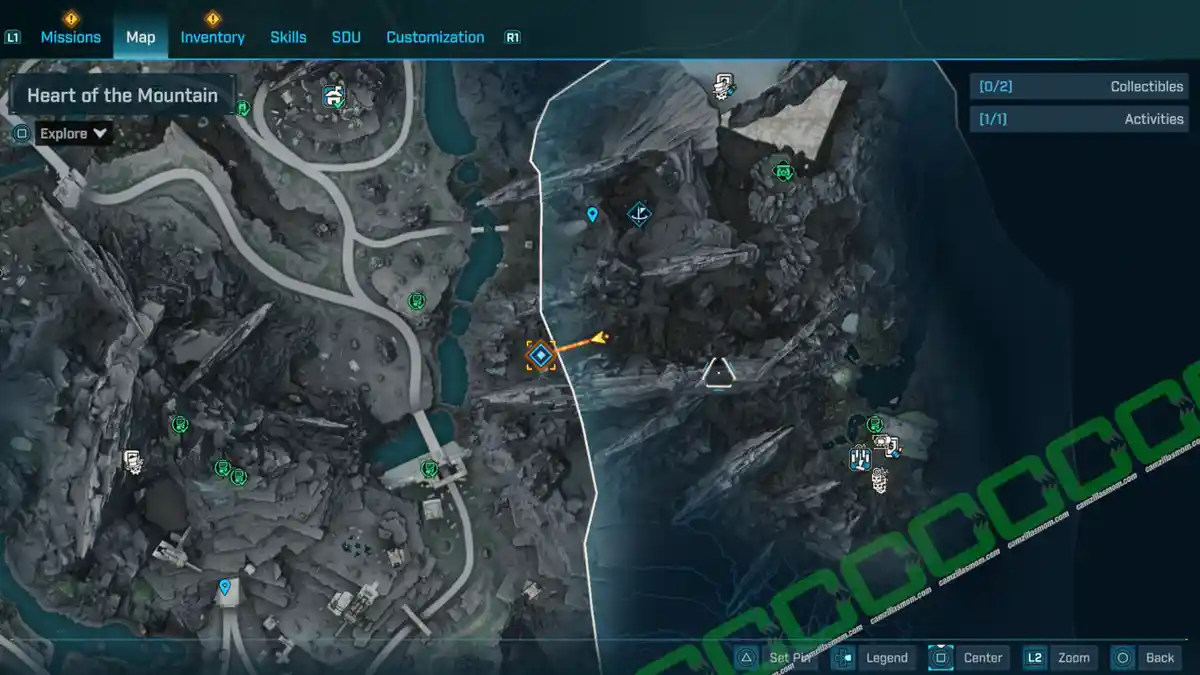Select the Activities tracker row

pyautogui.click(x=1076, y=118)
